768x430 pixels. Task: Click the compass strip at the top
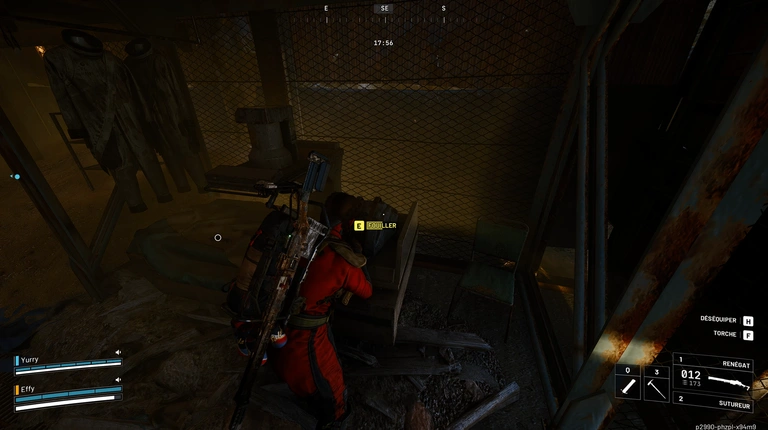pyautogui.click(x=384, y=8)
